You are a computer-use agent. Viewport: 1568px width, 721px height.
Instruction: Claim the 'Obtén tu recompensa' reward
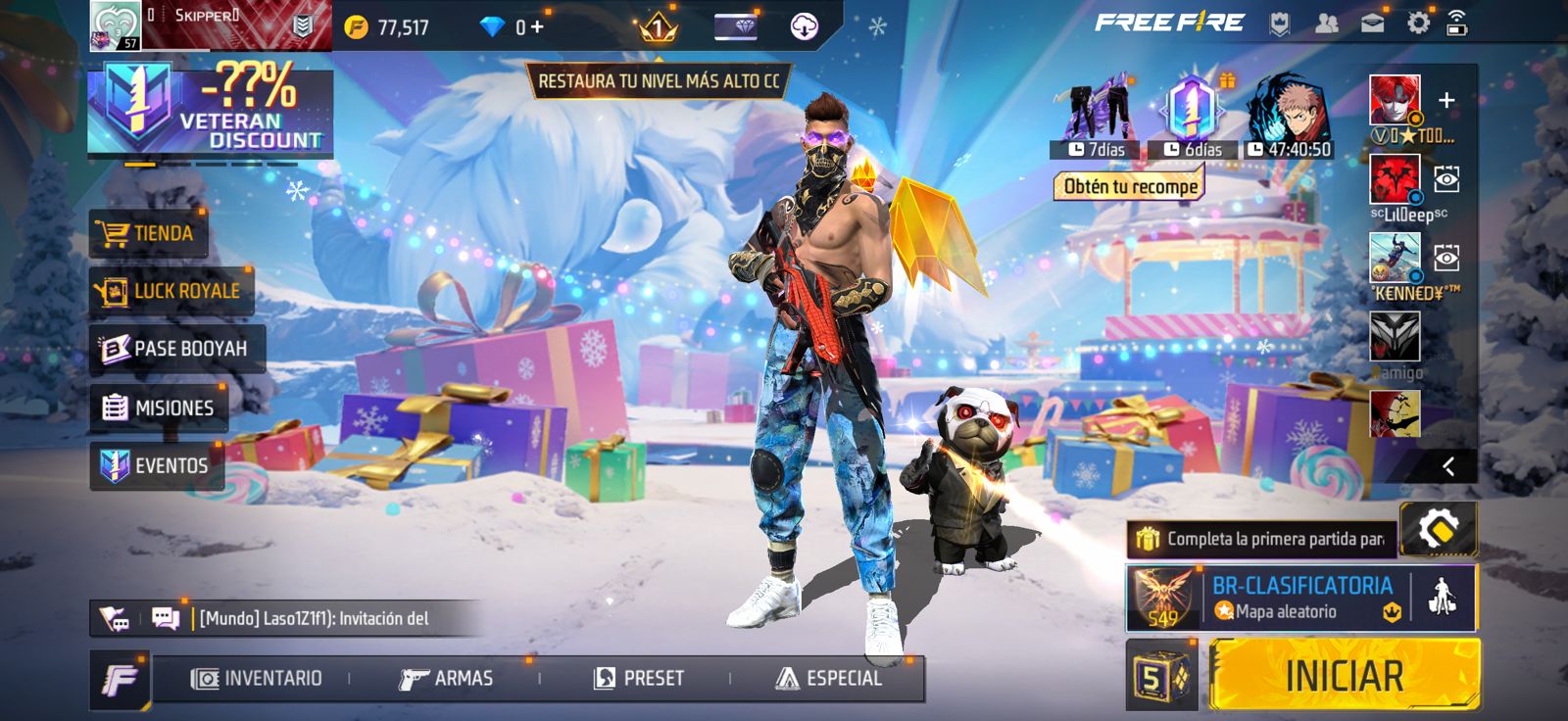click(x=1130, y=186)
